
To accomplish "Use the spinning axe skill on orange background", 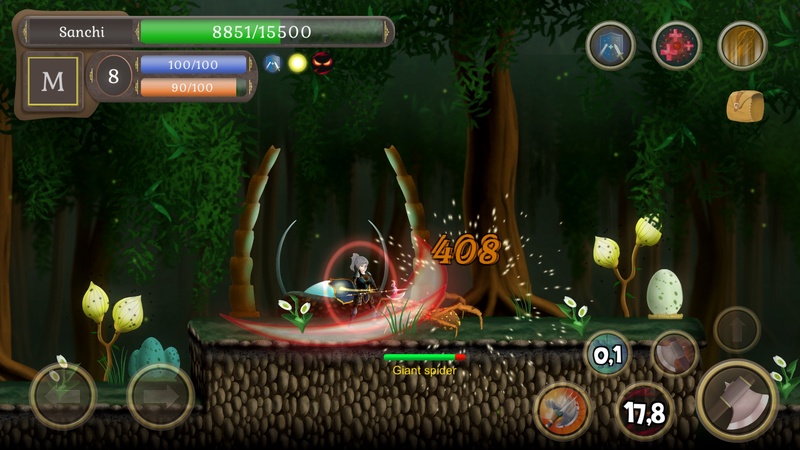I will (x=561, y=408).
